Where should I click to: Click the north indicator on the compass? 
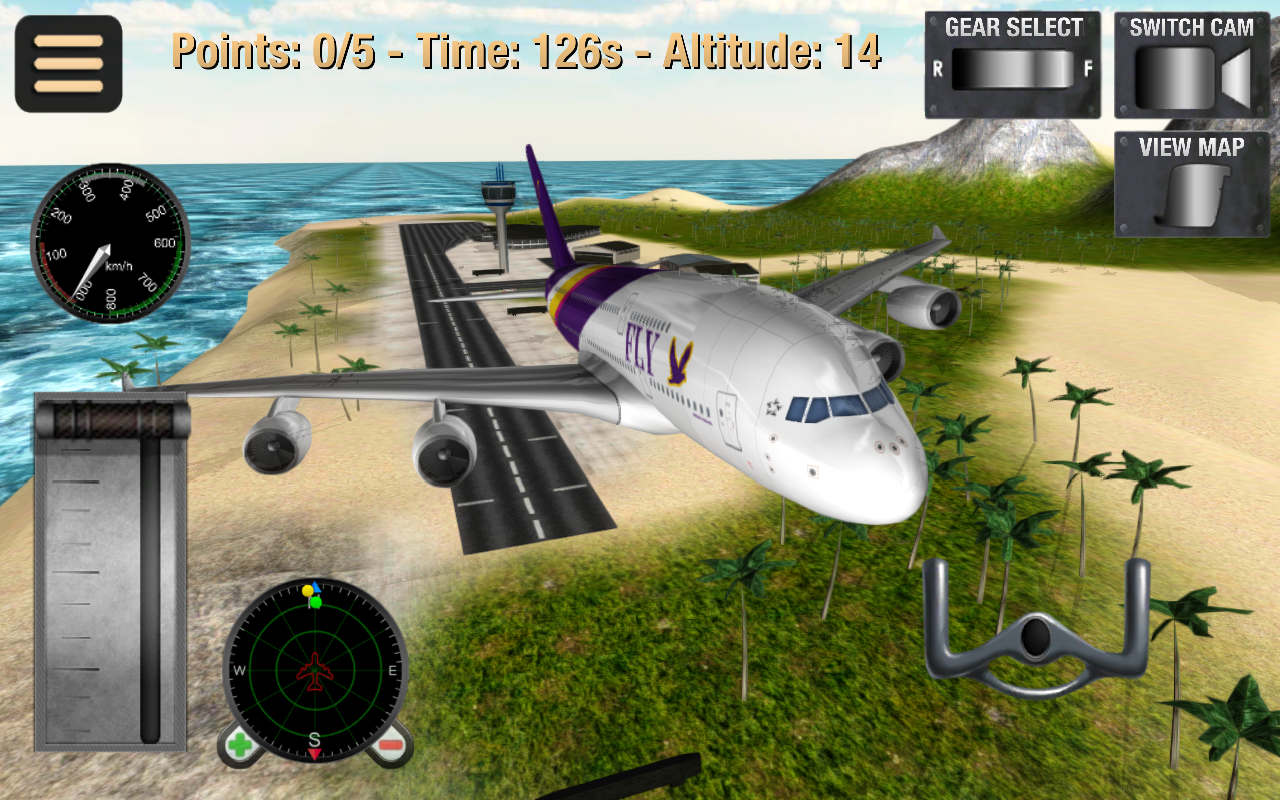(317, 589)
